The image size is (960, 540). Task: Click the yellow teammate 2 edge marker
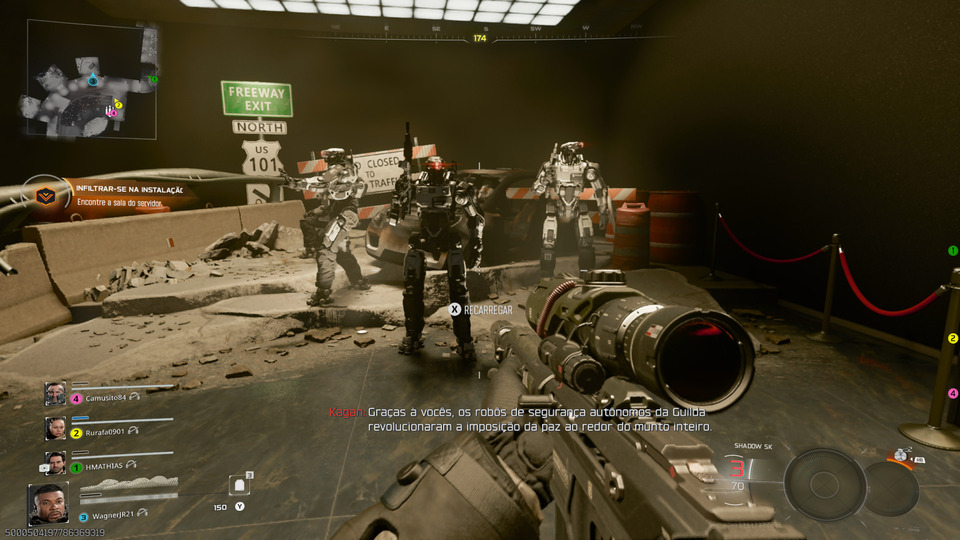tap(953, 339)
